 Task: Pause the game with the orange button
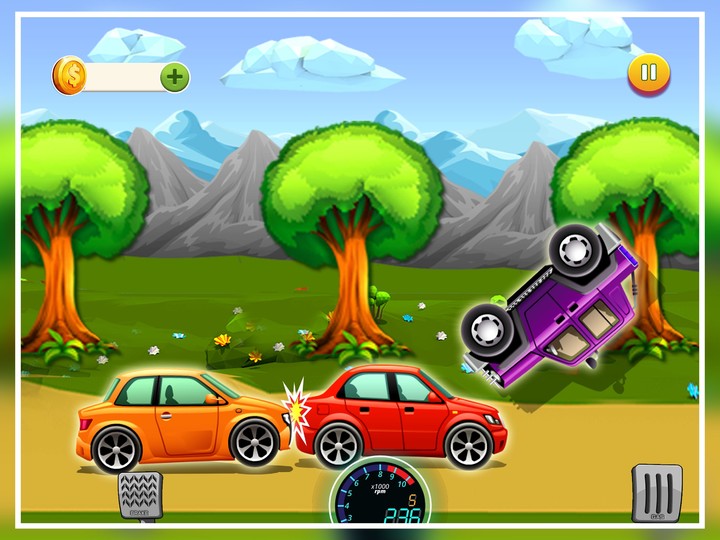pyautogui.click(x=649, y=72)
